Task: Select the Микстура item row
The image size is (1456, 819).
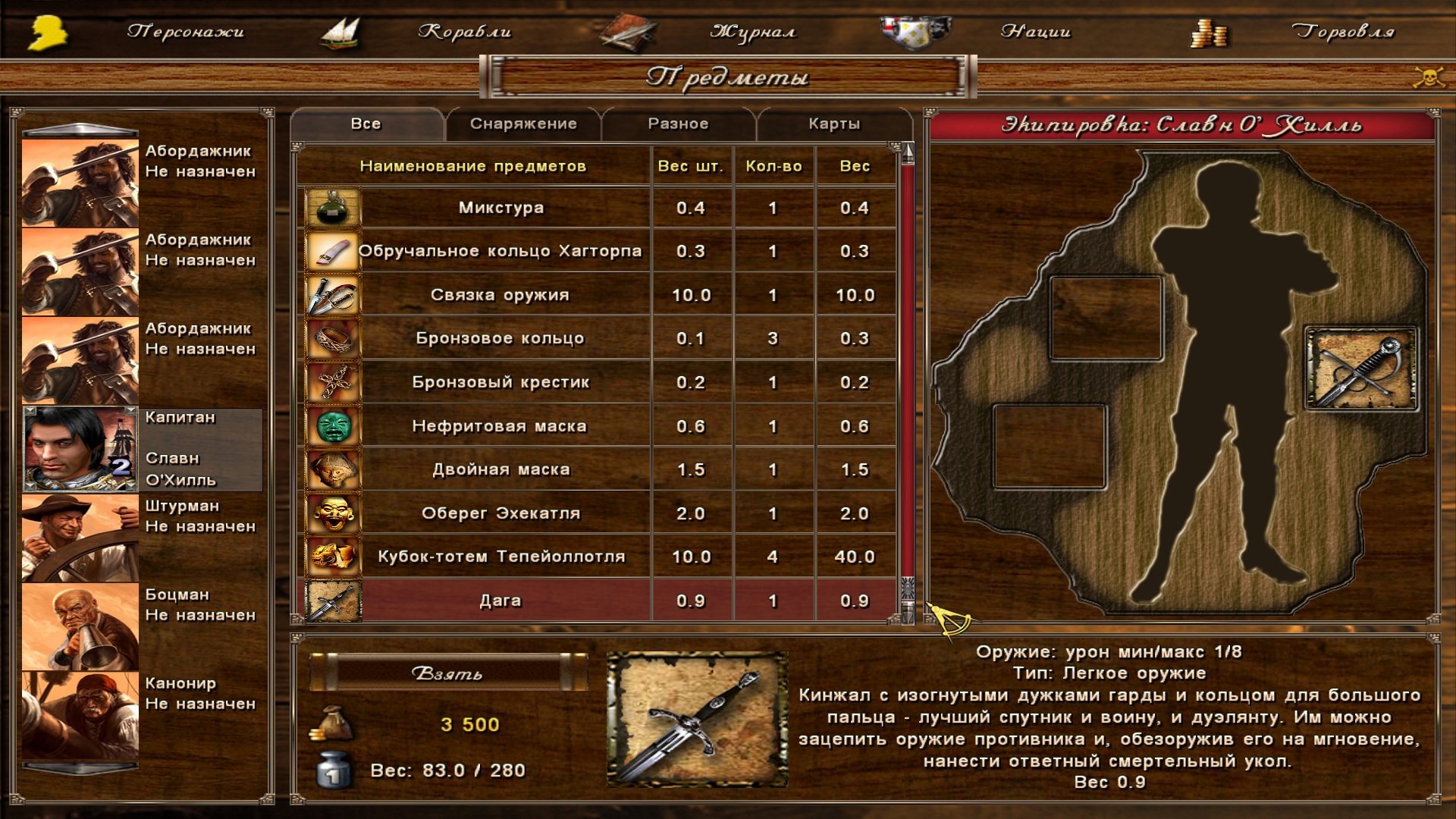Action: (x=500, y=208)
